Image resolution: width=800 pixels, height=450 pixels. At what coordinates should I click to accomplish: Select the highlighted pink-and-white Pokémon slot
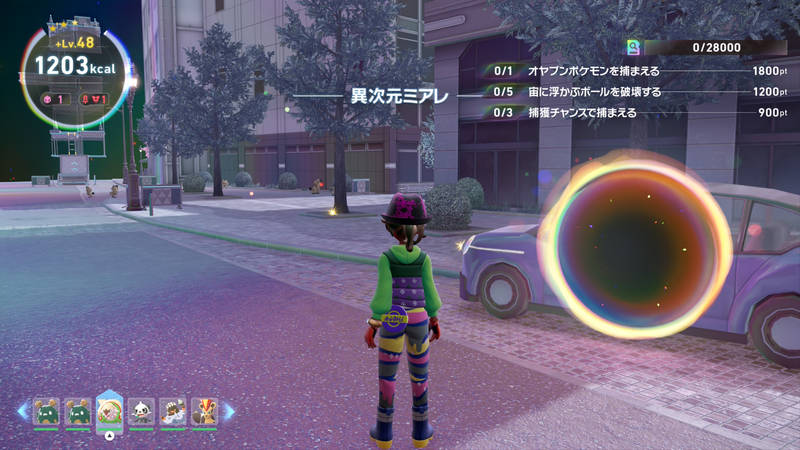pos(109,411)
